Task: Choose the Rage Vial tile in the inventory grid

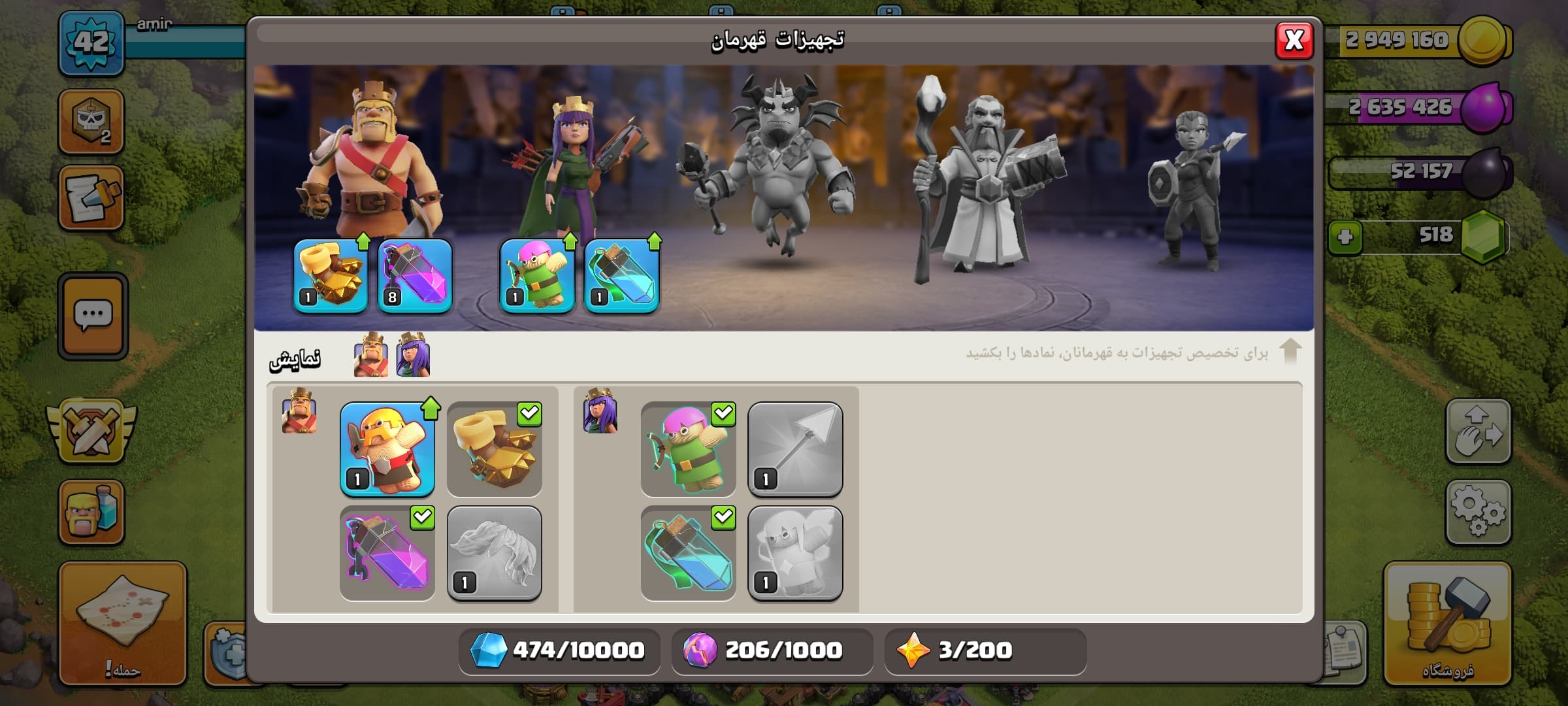Action: [387, 553]
